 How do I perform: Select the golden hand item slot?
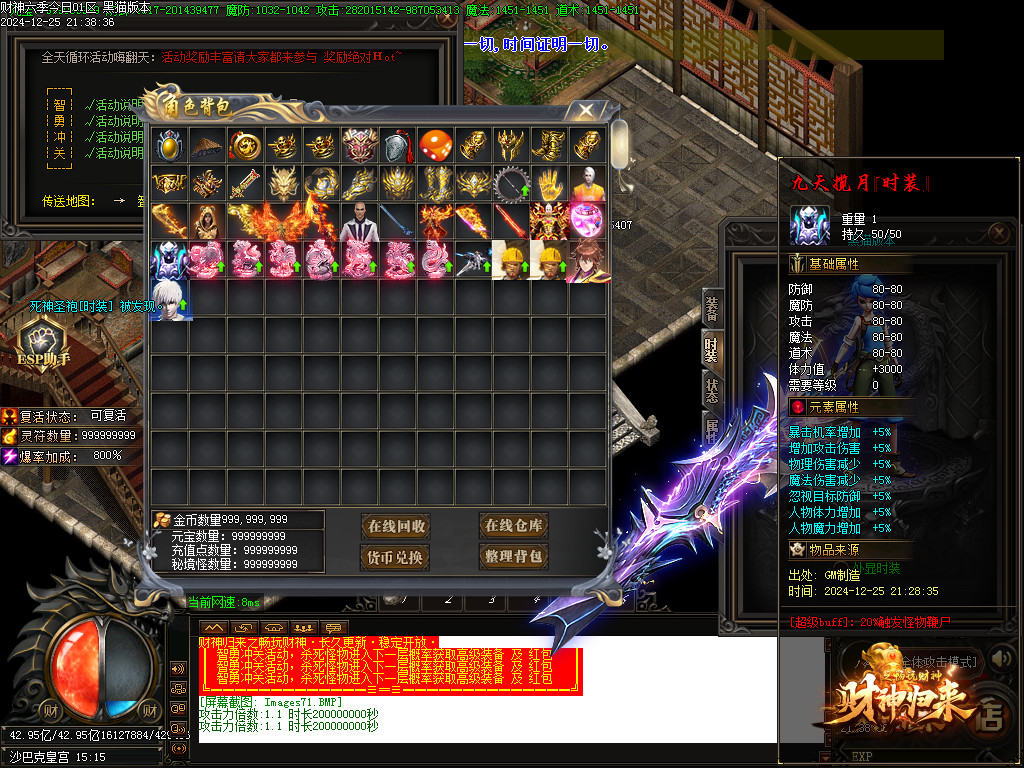pyautogui.click(x=550, y=184)
